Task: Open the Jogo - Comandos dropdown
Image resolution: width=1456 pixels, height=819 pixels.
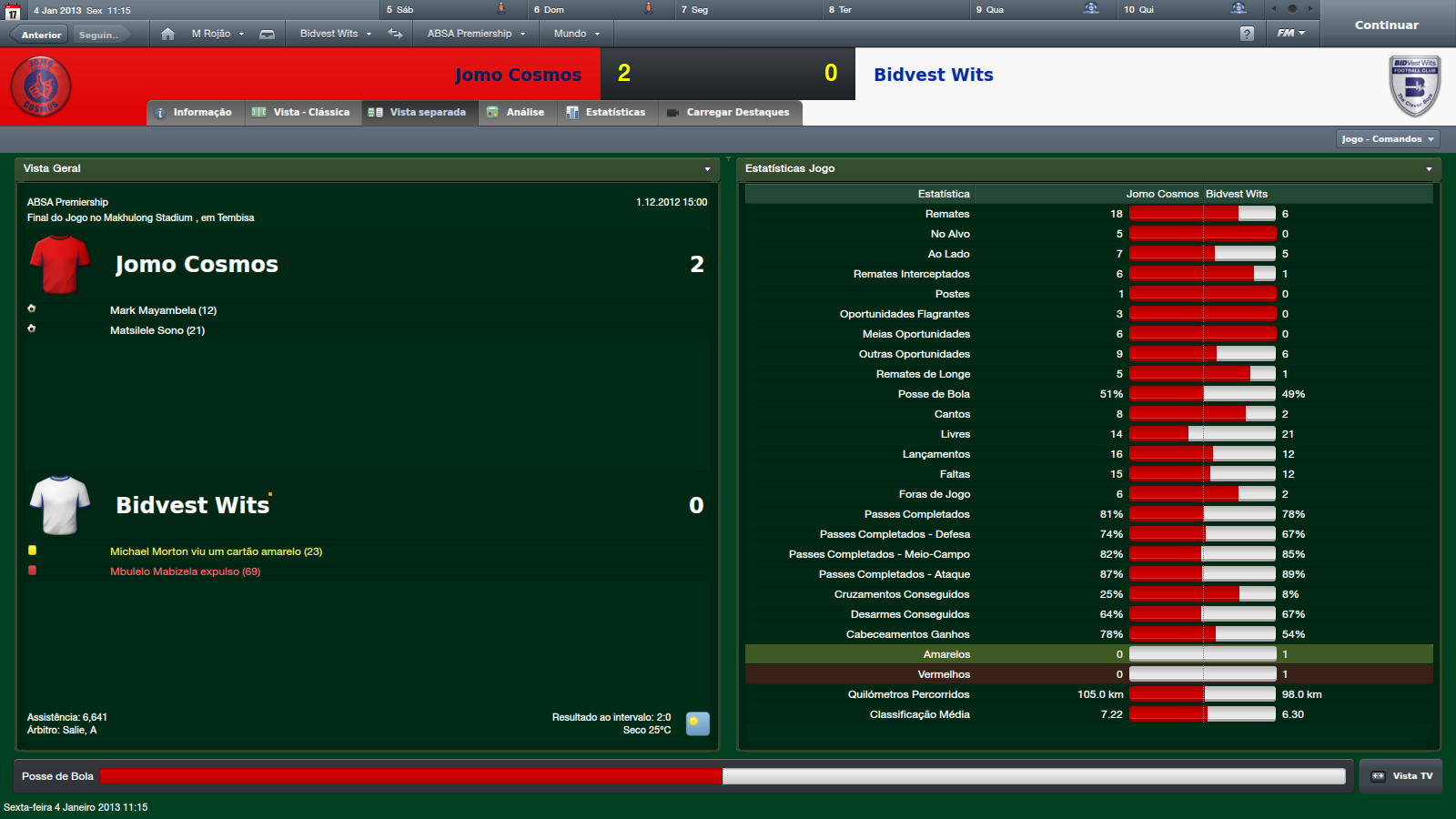Action: click(1388, 139)
